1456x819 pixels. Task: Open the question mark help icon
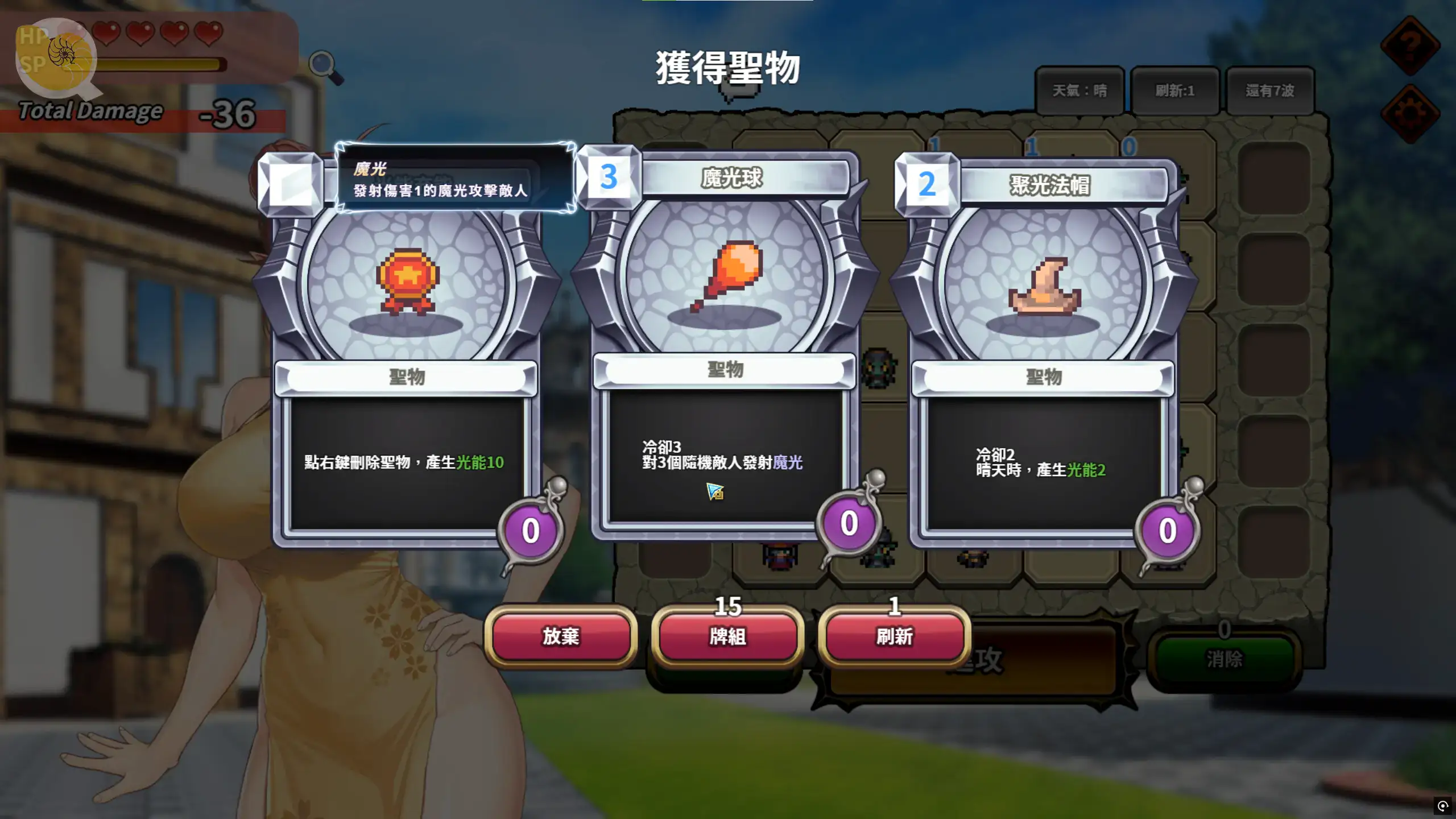(1410, 44)
